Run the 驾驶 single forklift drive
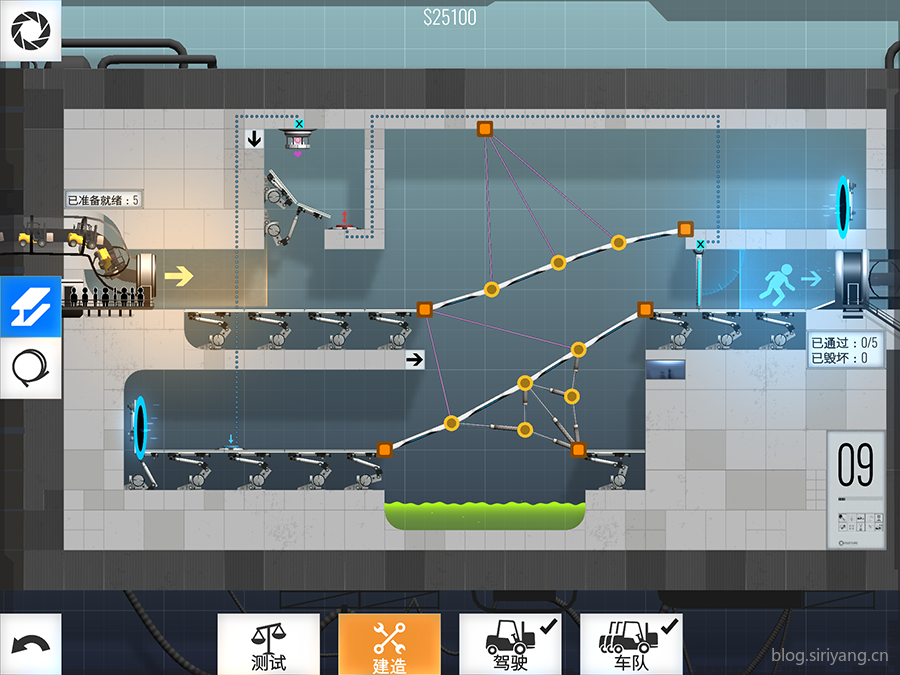 pyautogui.click(x=510, y=644)
